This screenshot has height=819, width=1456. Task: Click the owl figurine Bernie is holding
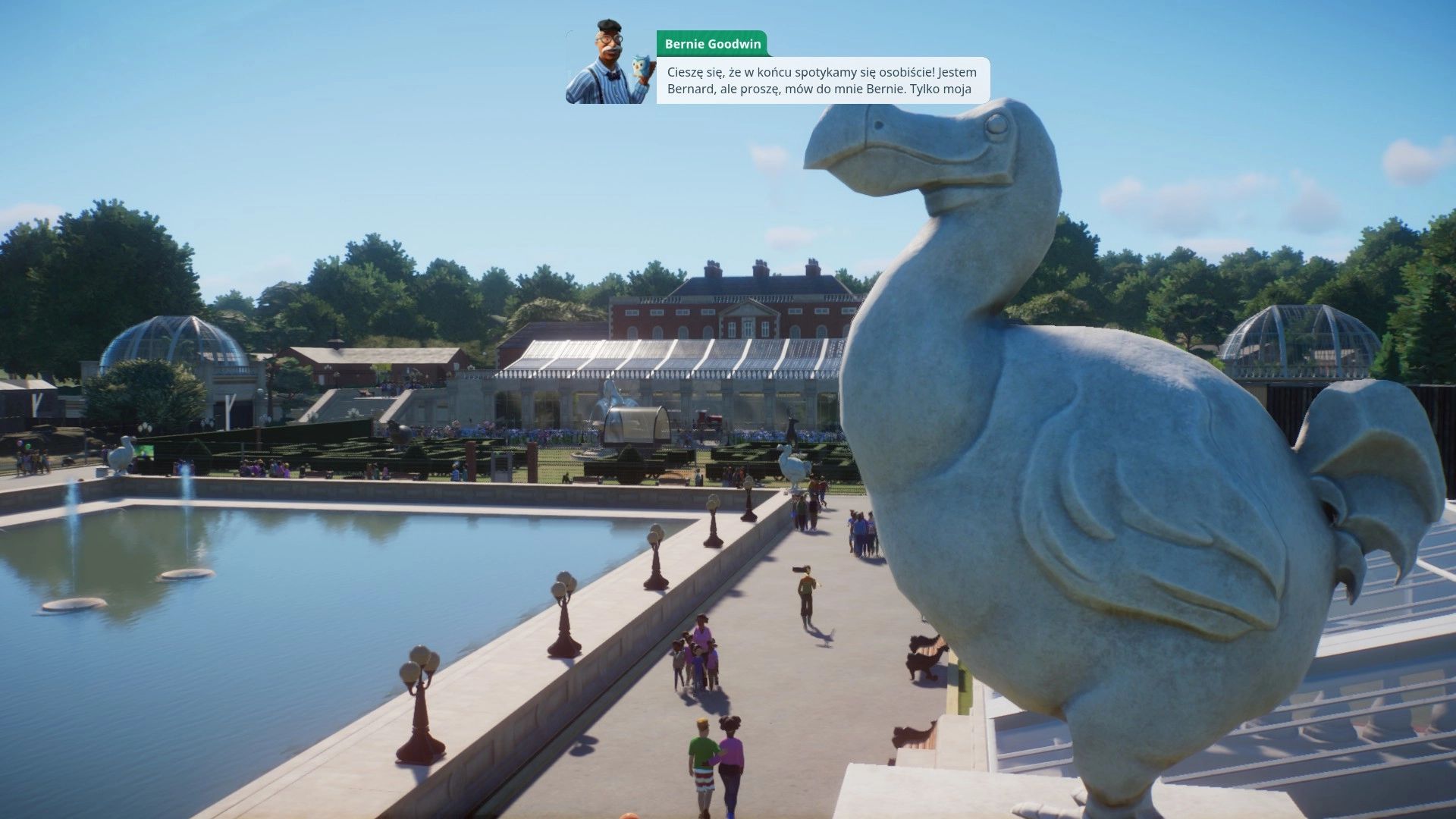pyautogui.click(x=641, y=64)
